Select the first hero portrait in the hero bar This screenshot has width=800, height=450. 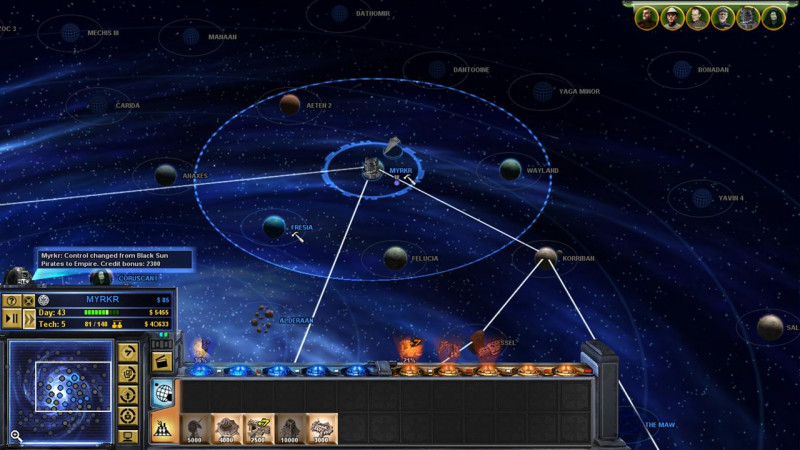[x=647, y=17]
